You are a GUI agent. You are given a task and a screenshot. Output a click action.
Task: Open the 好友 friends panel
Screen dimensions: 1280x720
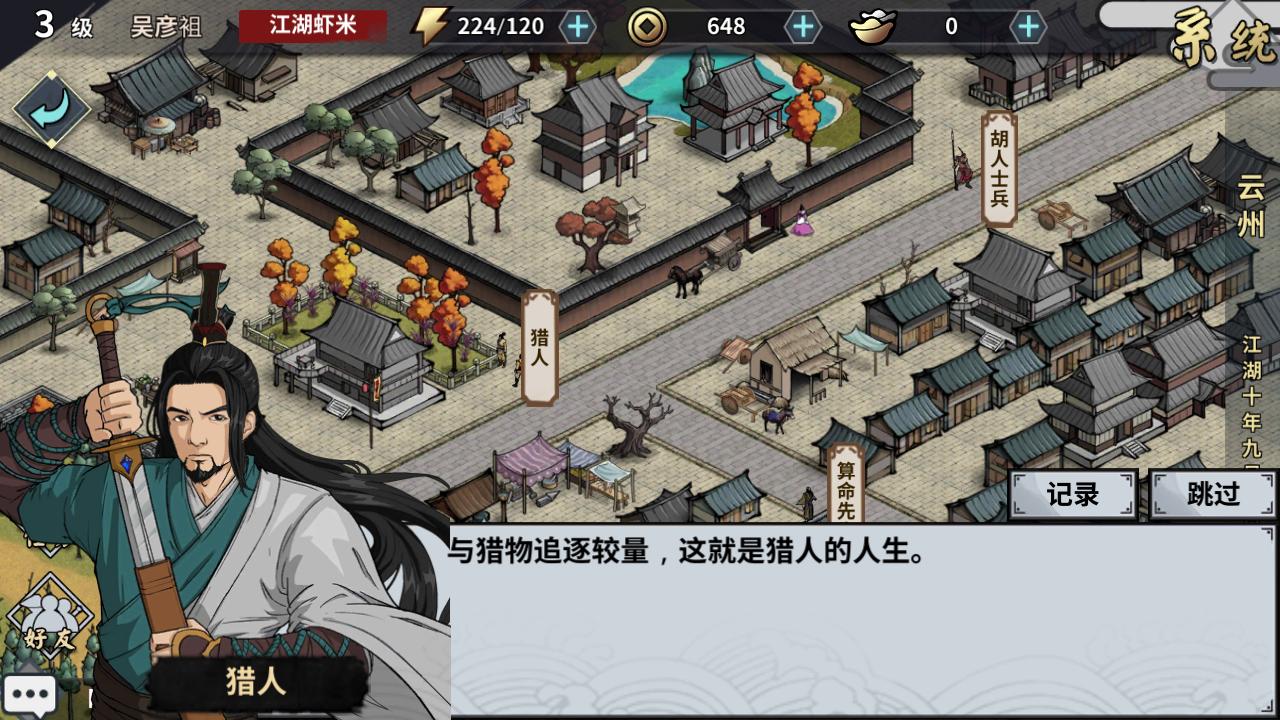49,615
